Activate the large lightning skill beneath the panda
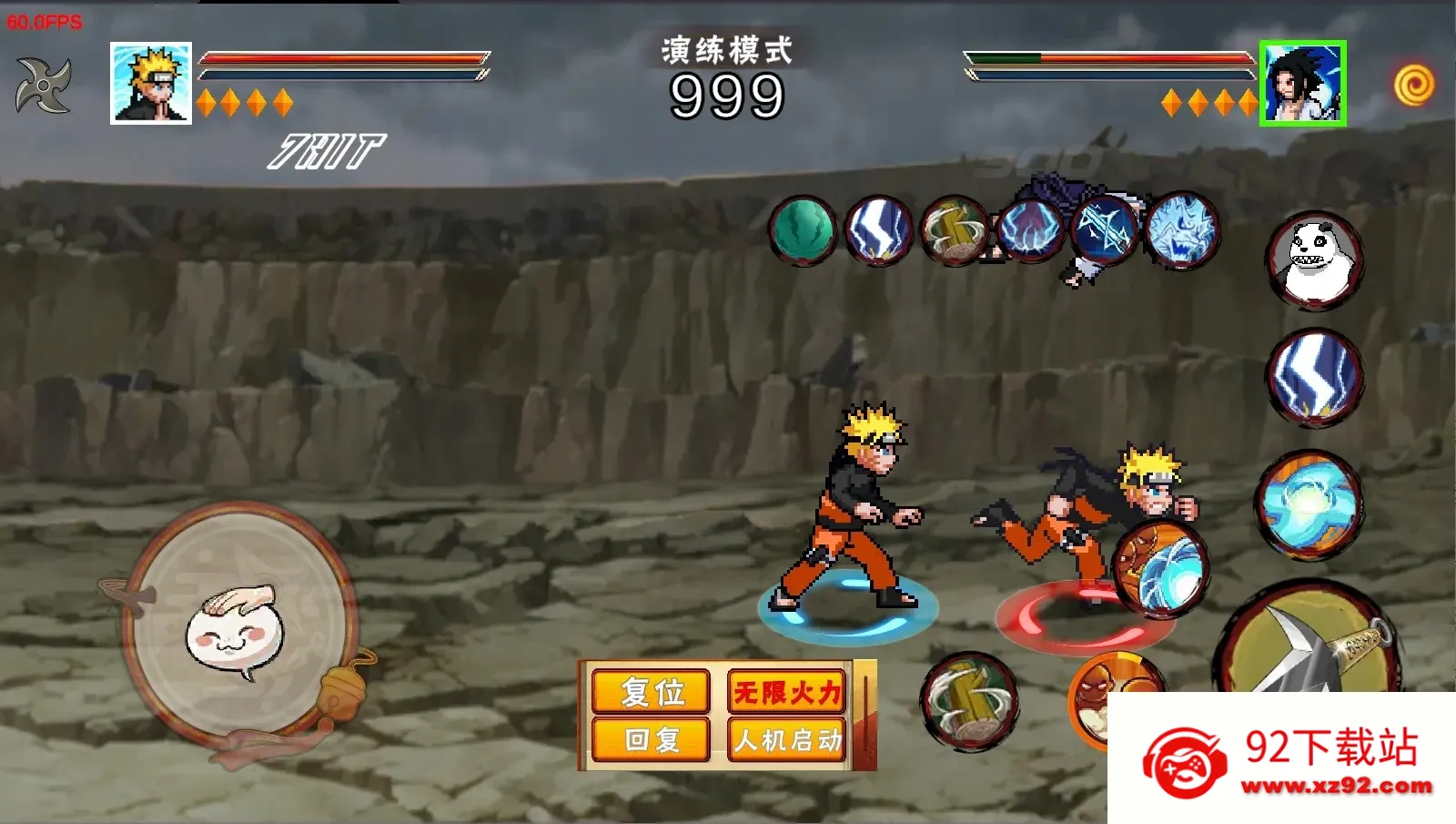The height and width of the screenshot is (824, 1456). (1314, 378)
